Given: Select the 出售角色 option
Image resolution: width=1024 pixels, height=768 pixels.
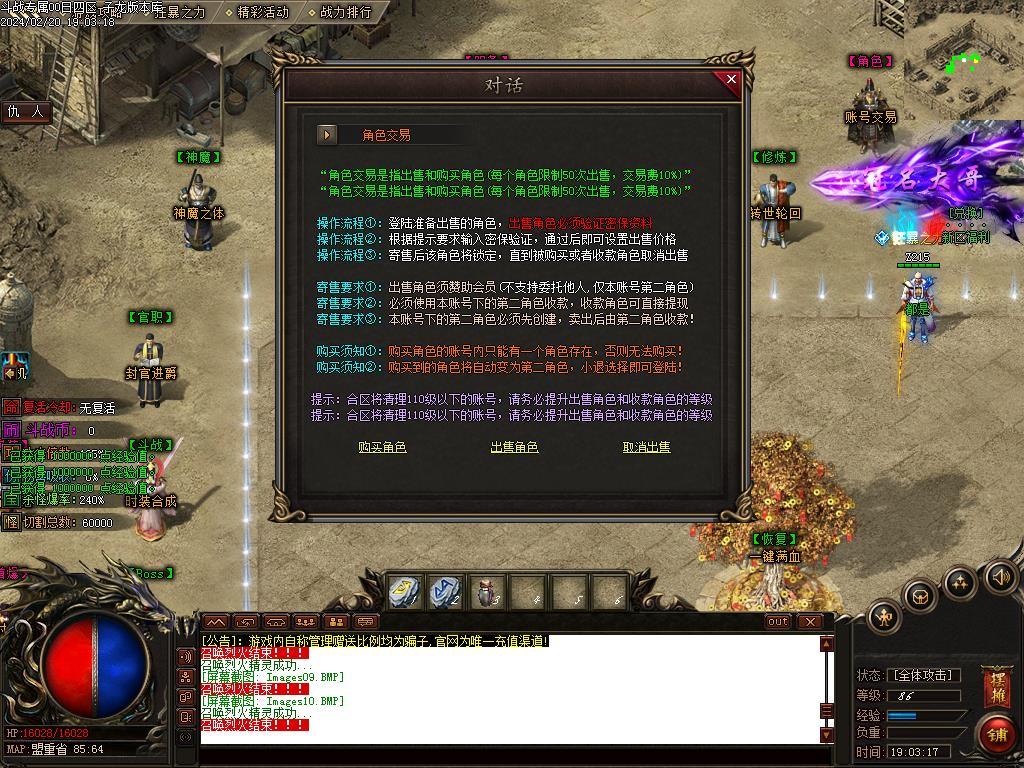Looking at the screenshot, I should (x=514, y=447).
